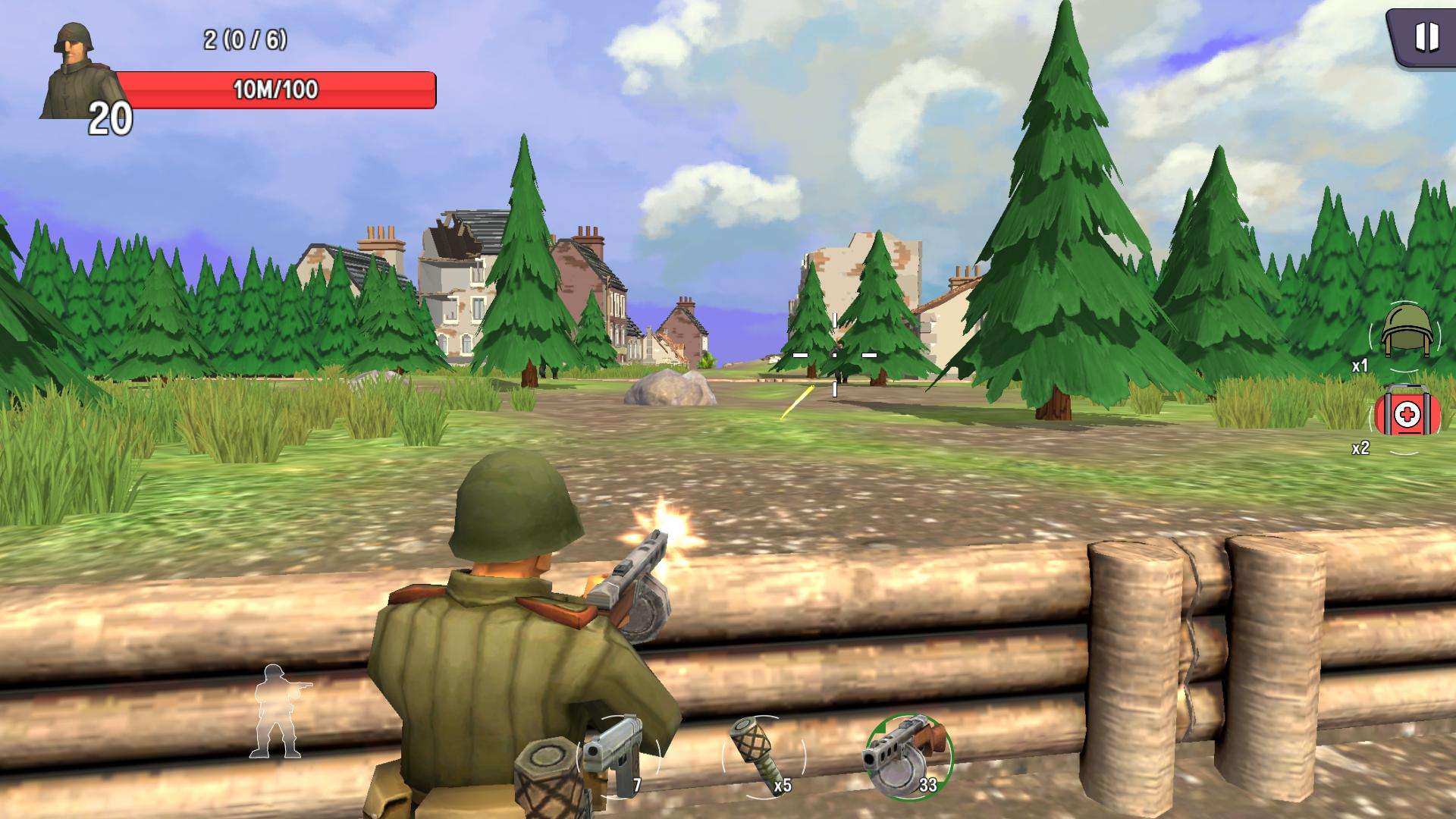The width and height of the screenshot is (1456, 819).
Task: Tap the soldier portrait avatar
Action: [x=72, y=68]
